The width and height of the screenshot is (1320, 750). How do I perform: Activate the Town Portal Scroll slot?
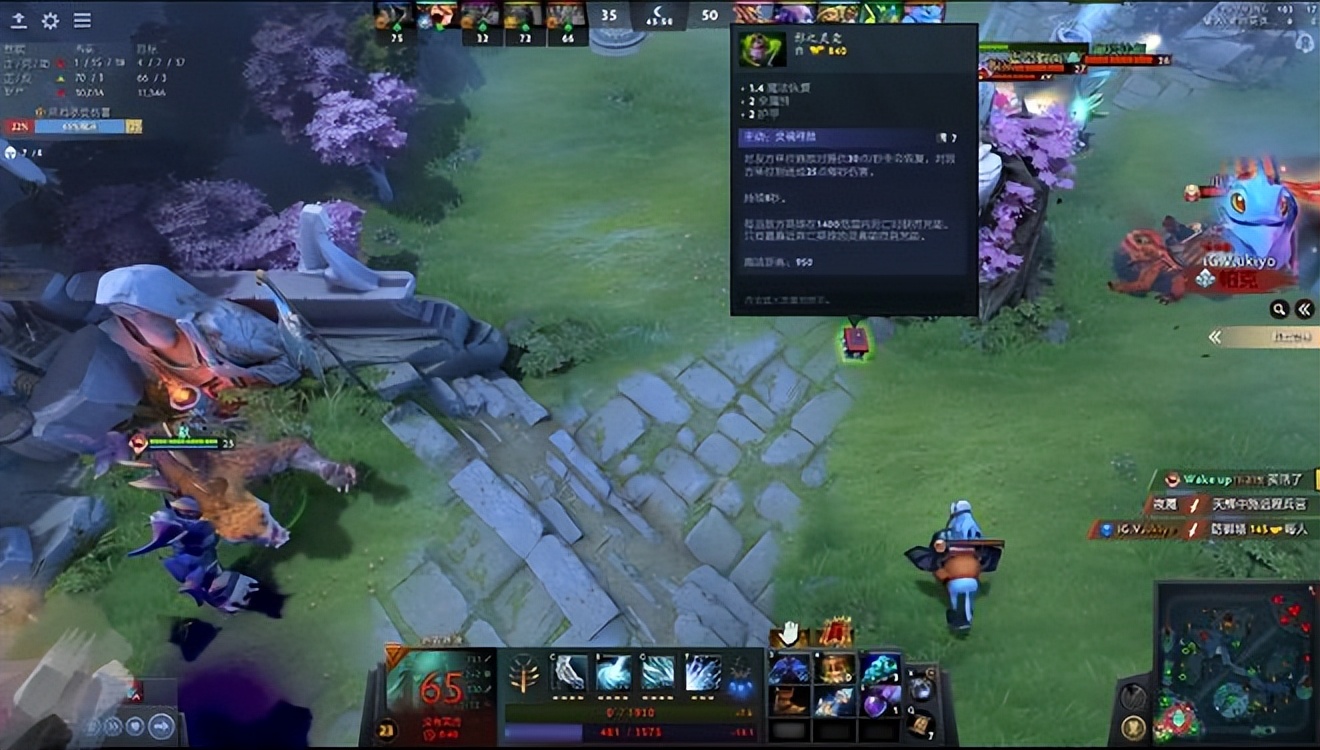tap(920, 723)
